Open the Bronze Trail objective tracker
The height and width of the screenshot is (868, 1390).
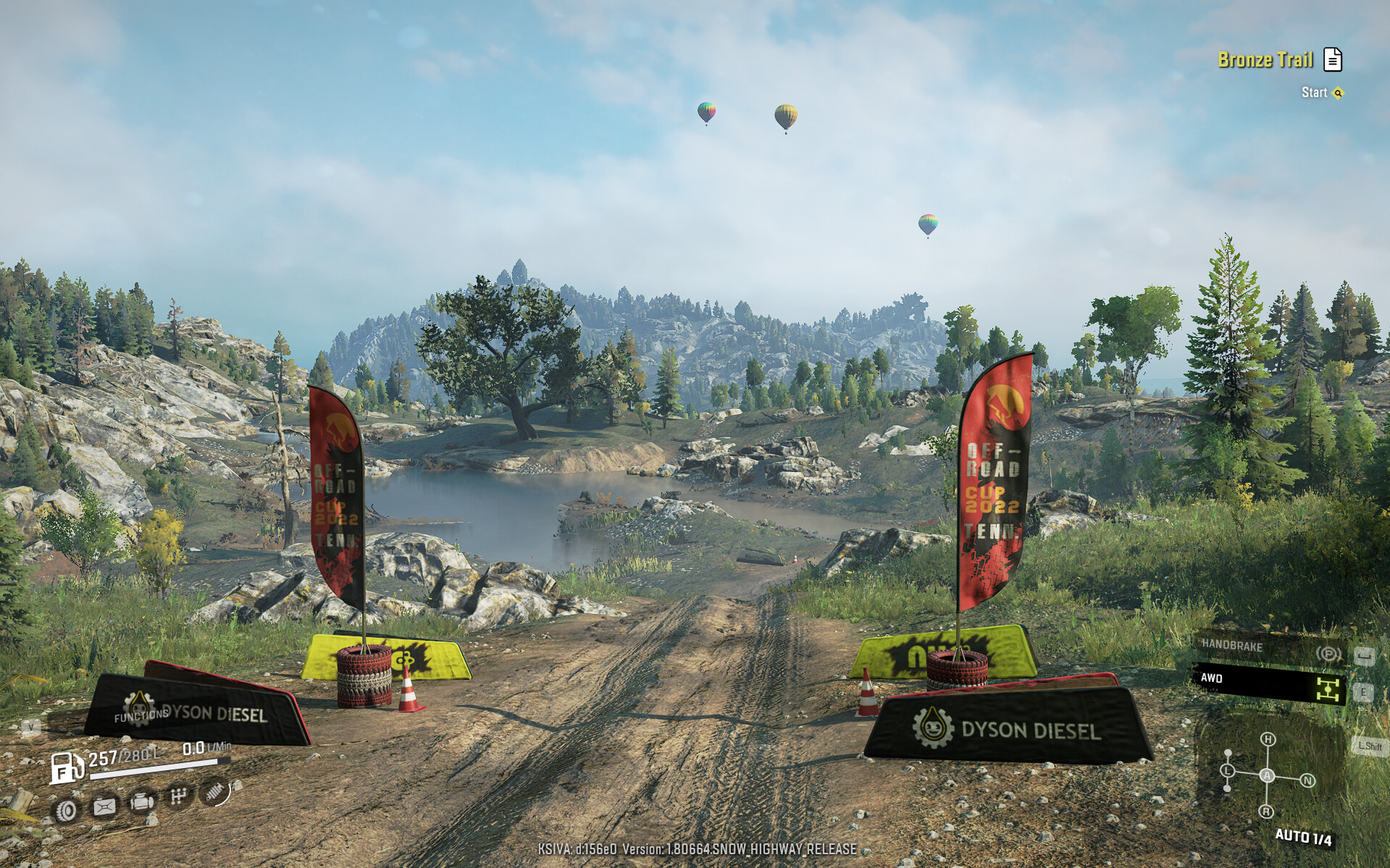(1265, 60)
